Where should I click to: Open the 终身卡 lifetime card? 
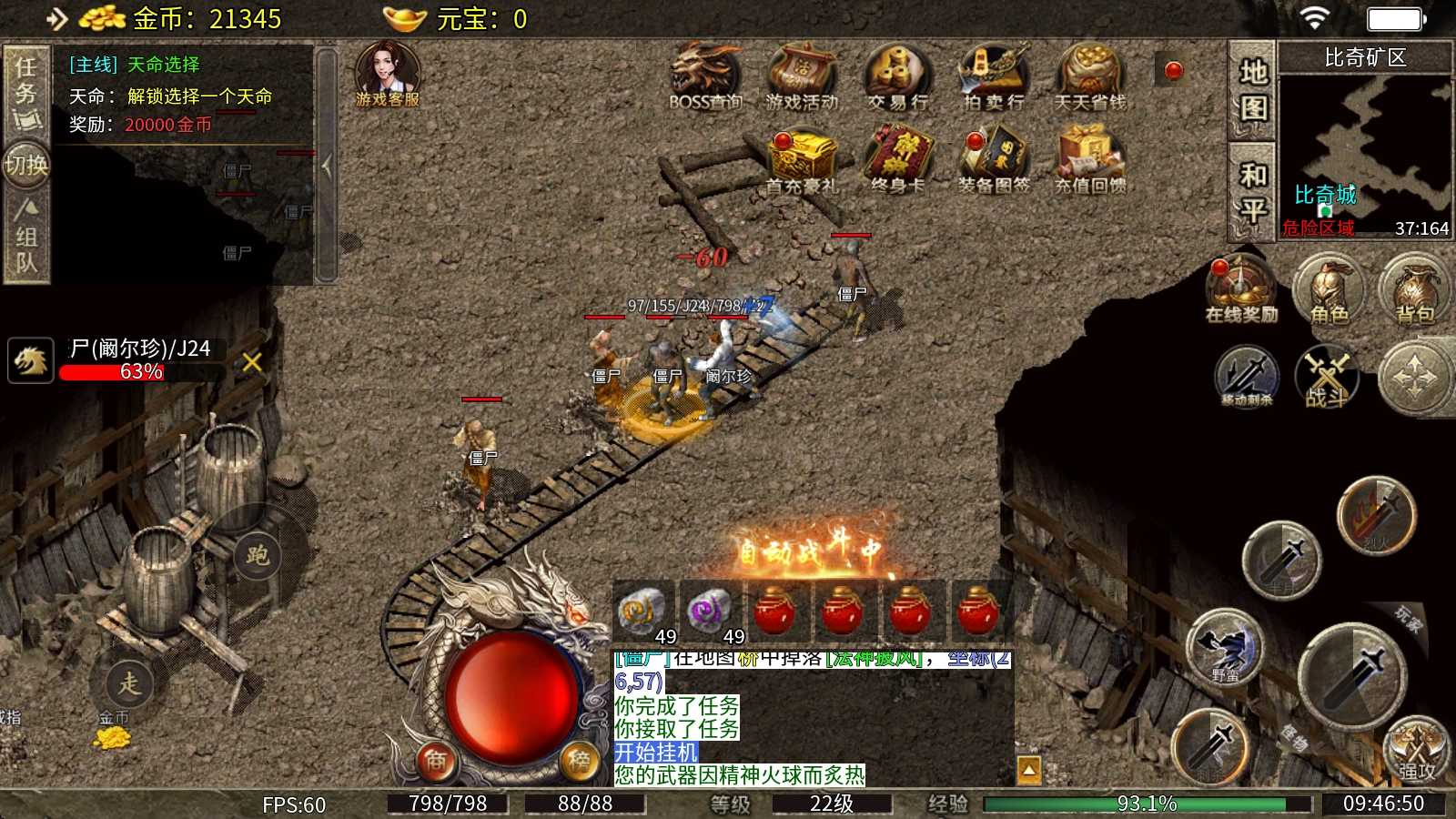point(897,160)
